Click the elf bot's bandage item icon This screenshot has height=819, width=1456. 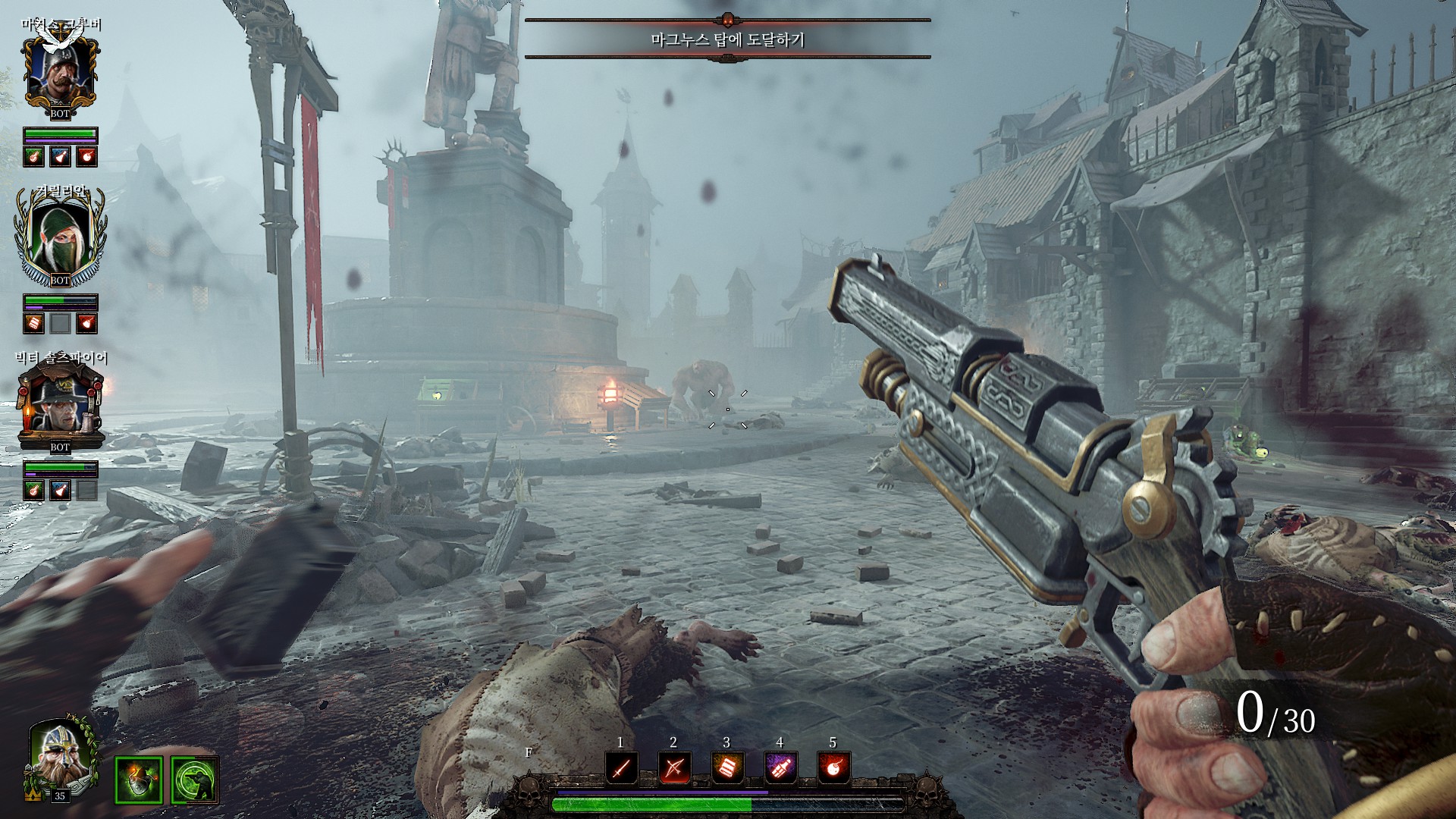(33, 324)
